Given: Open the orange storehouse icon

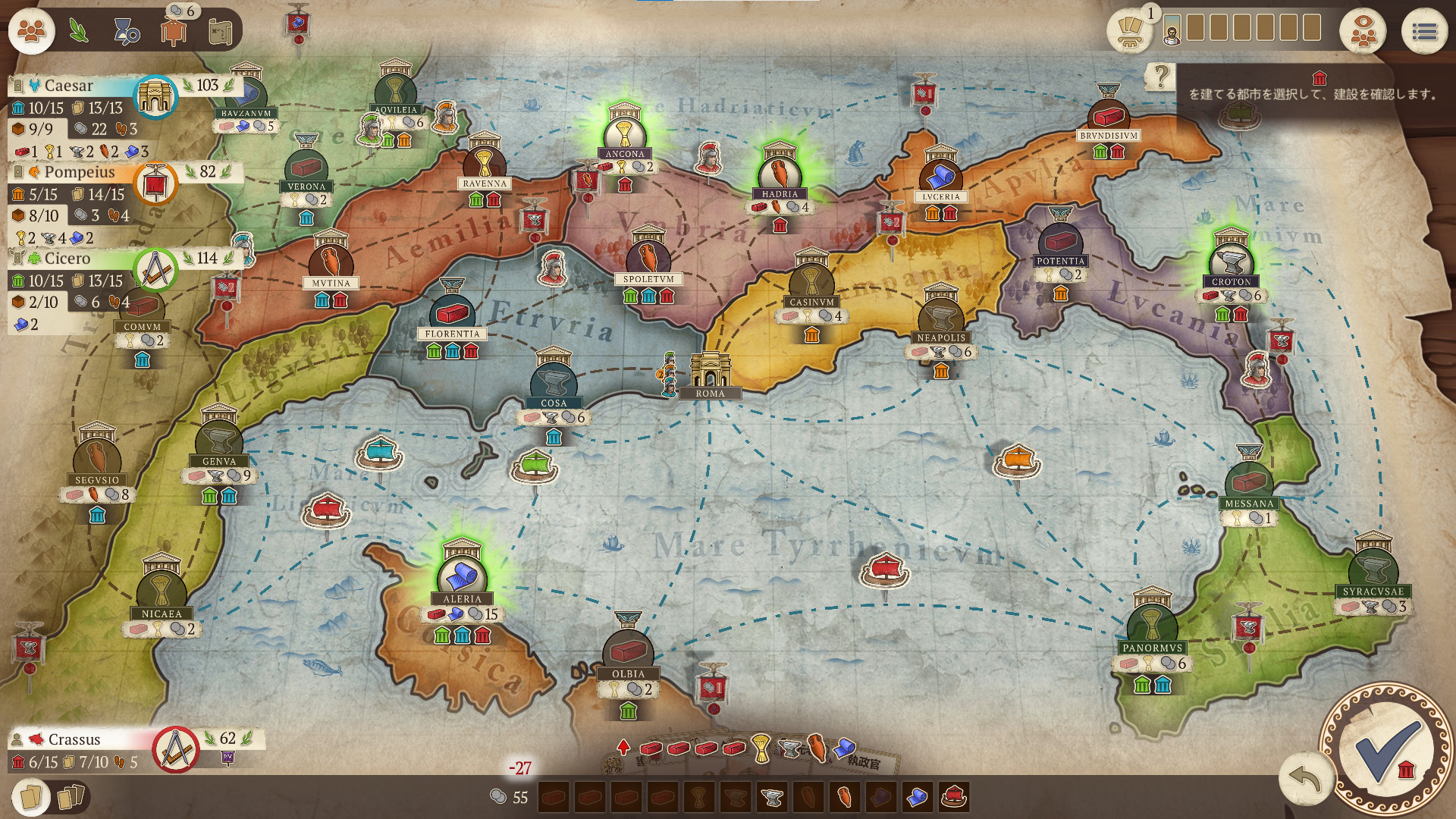Looking at the screenshot, I should 174,32.
